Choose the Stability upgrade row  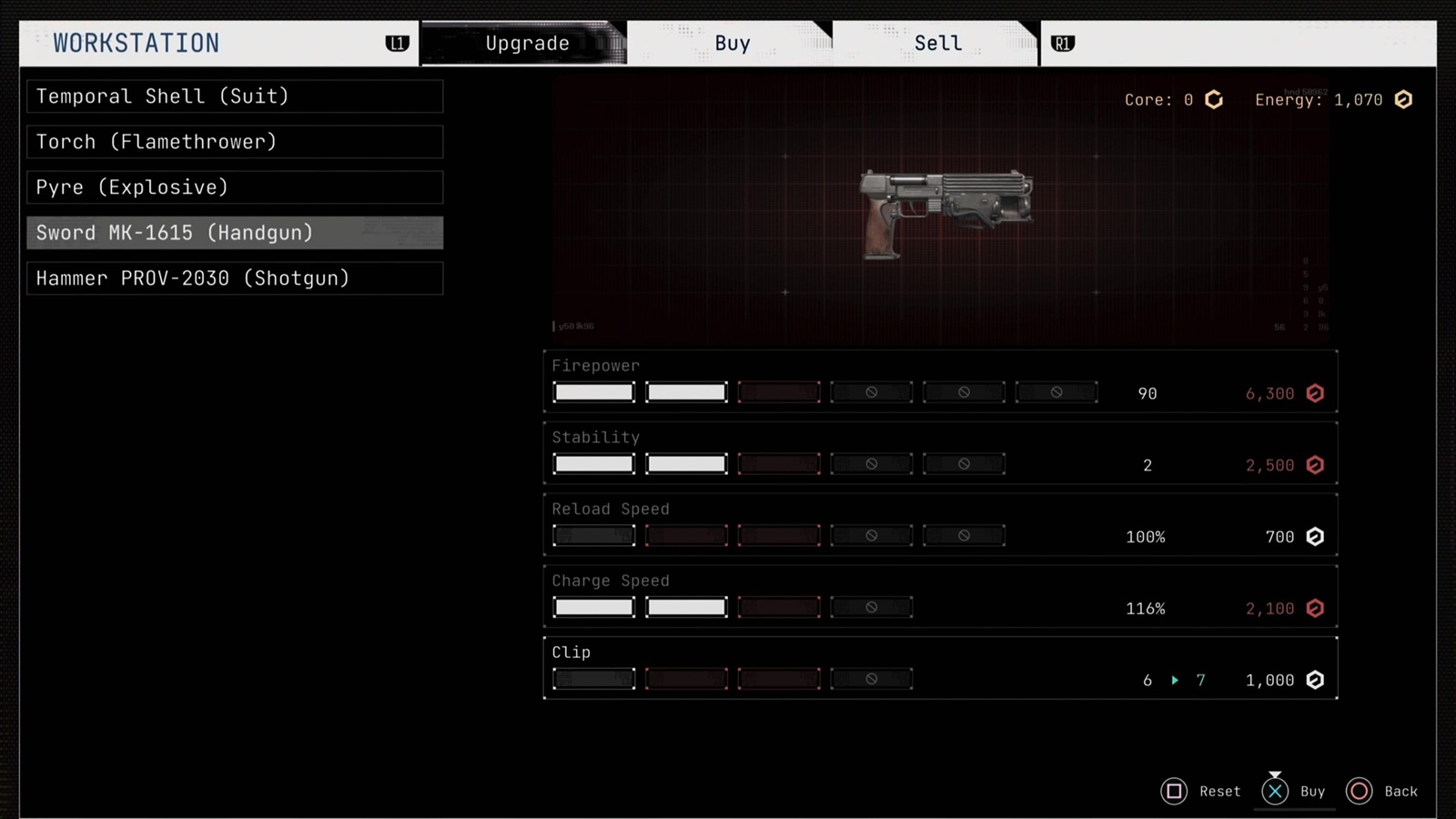(940, 453)
